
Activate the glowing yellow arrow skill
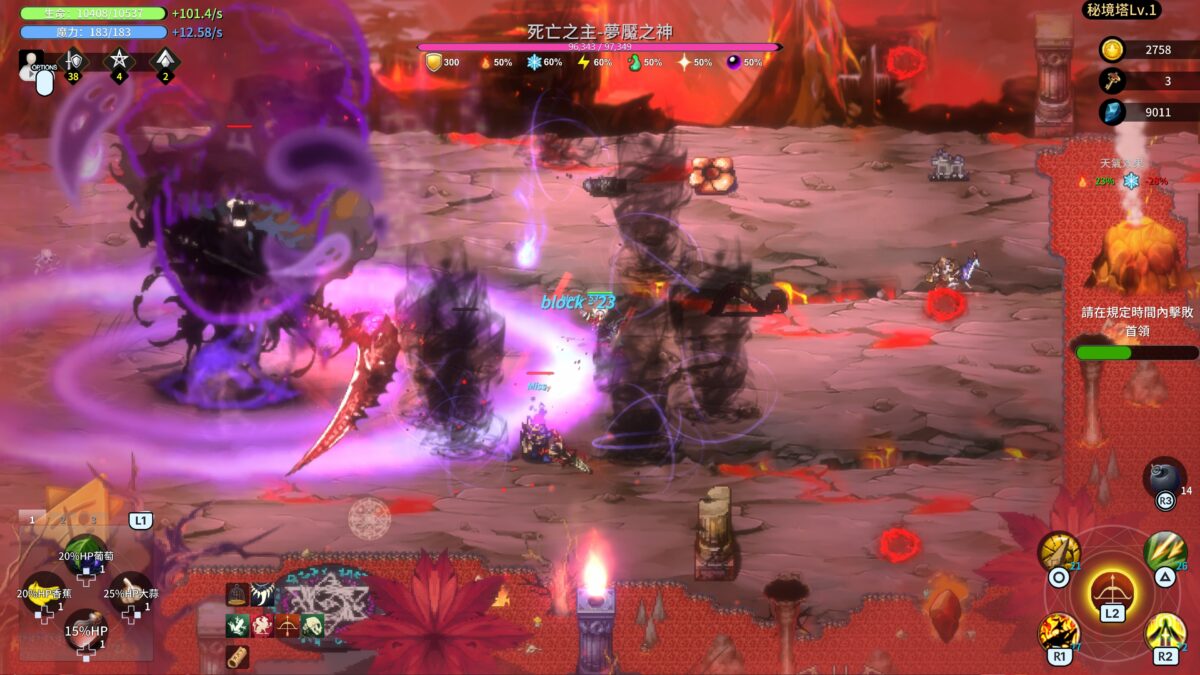coord(1165,632)
